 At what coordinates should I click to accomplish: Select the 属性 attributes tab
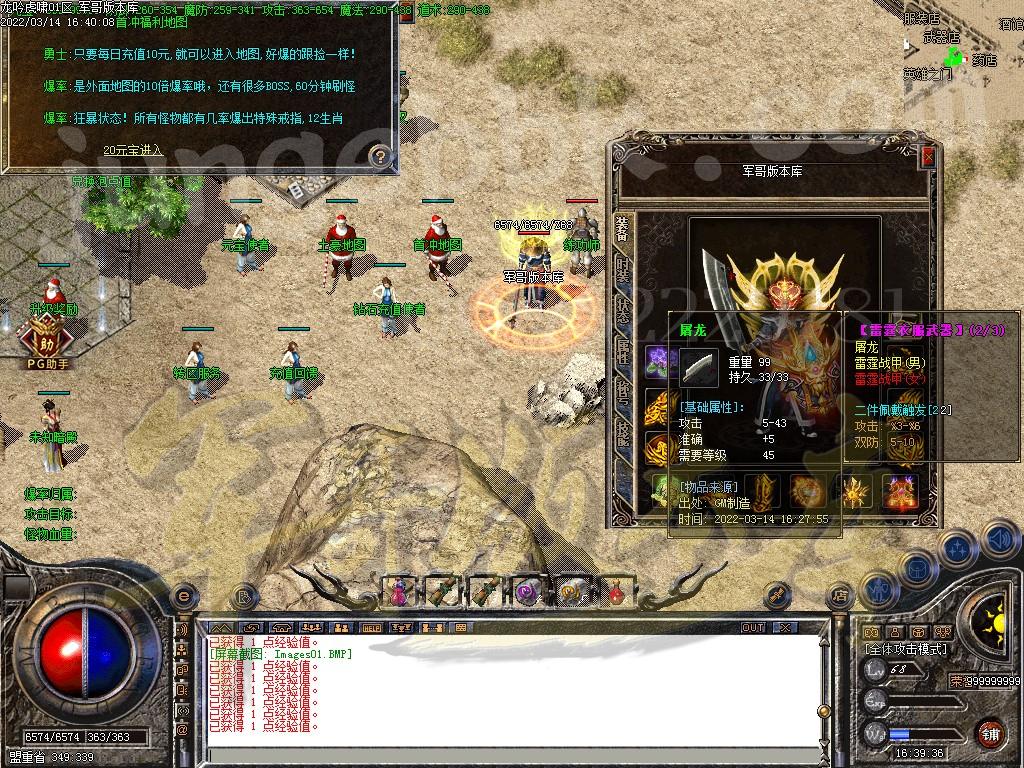click(623, 349)
